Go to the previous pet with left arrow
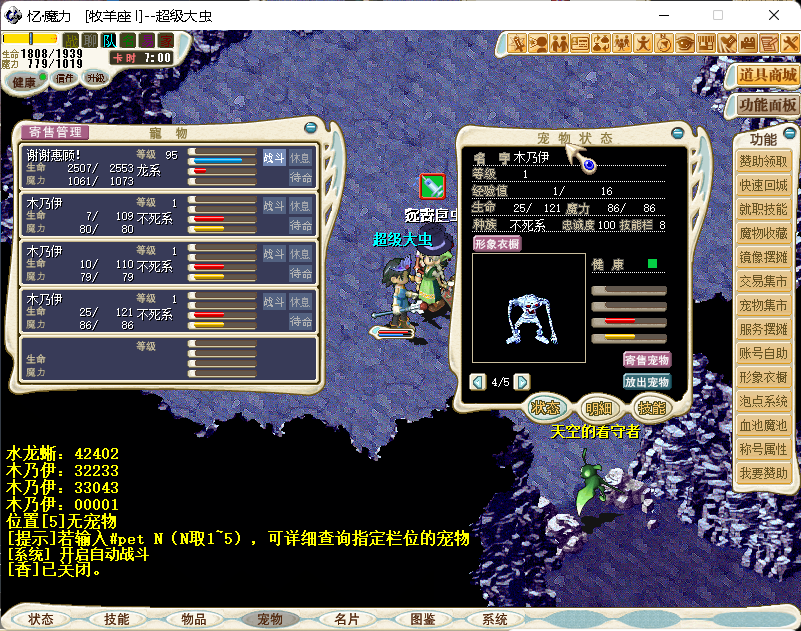 point(478,382)
